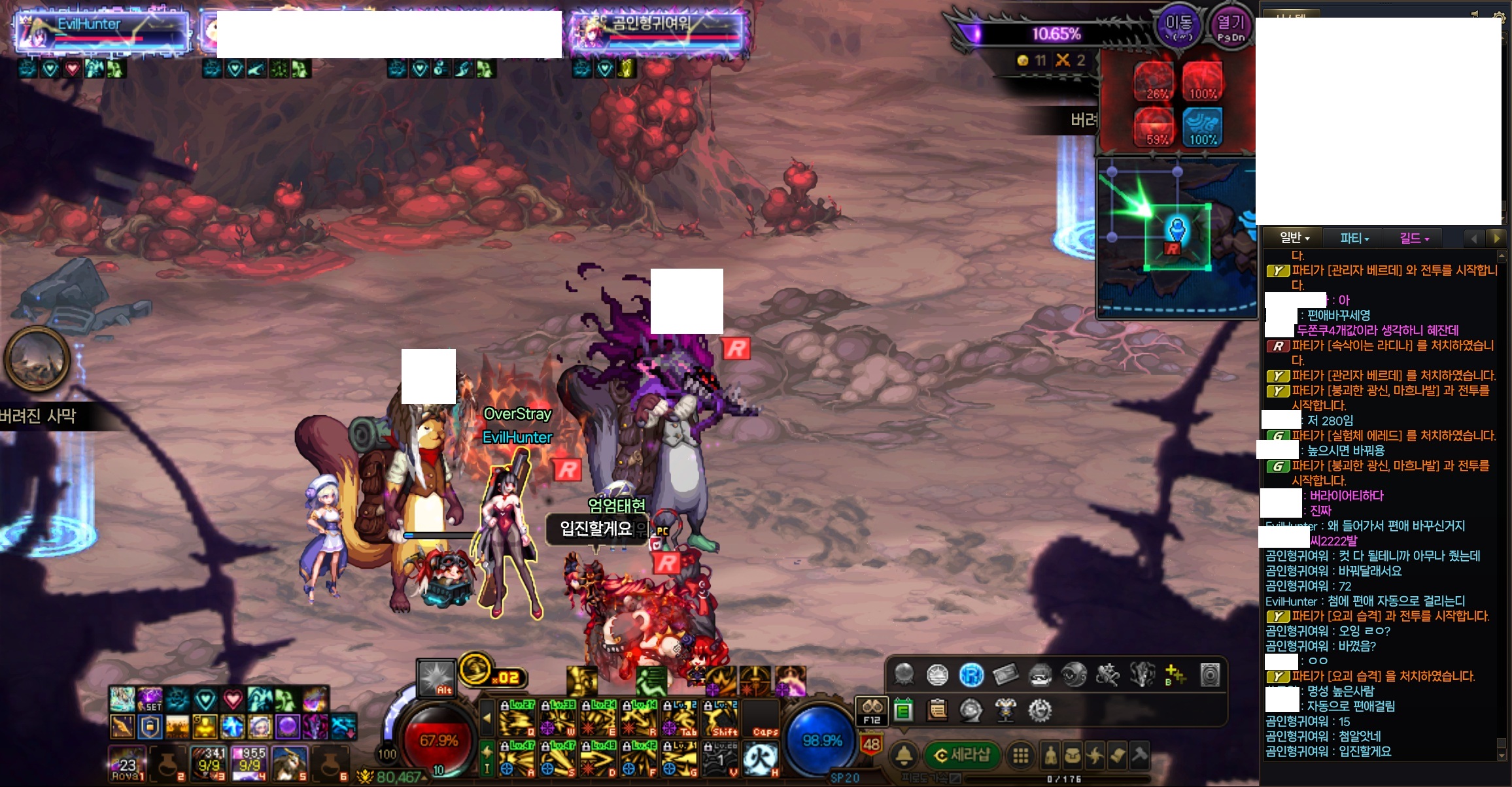
Task: Switch to the 파티 chat tab
Action: (1354, 238)
